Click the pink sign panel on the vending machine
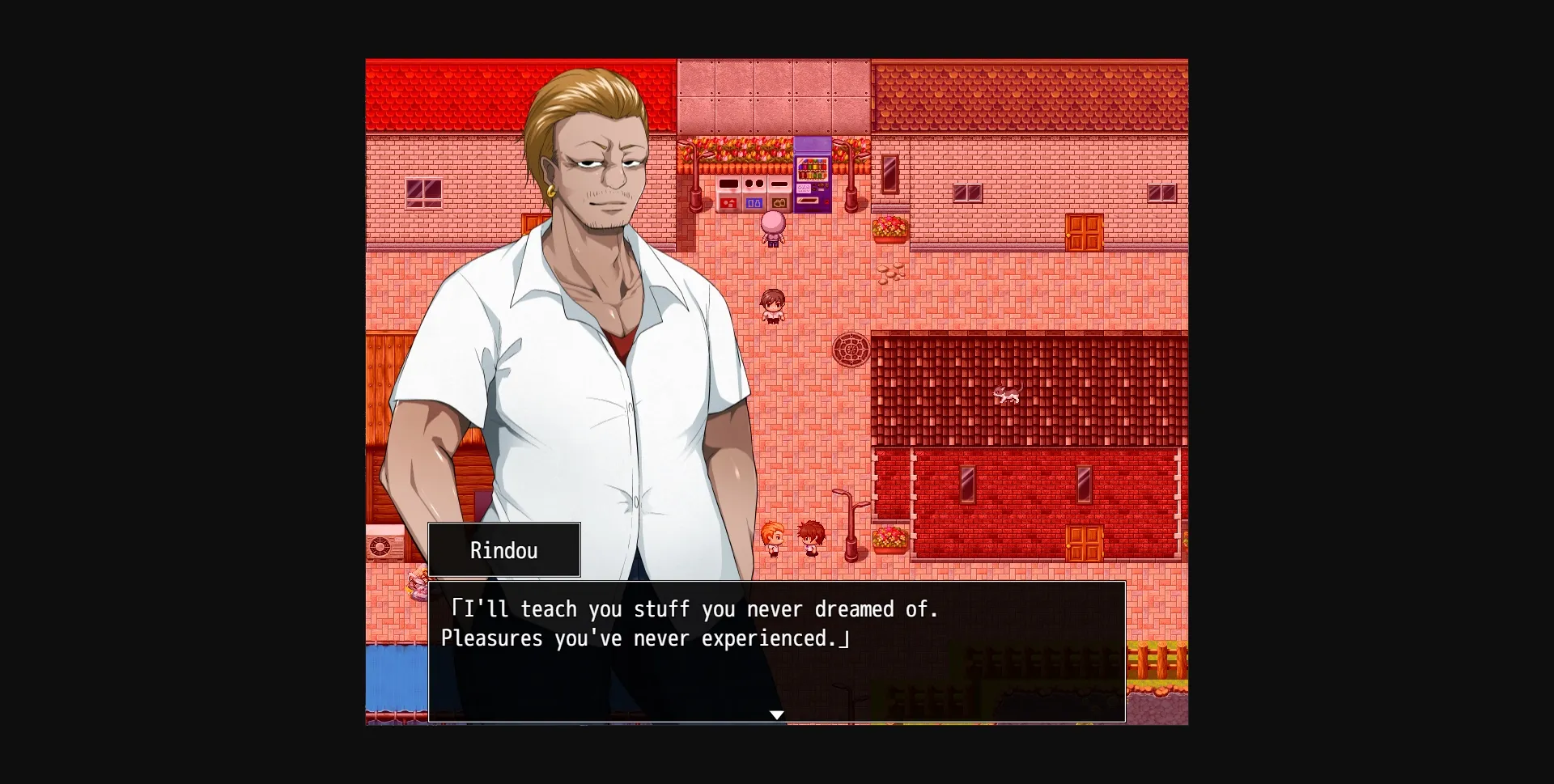This screenshot has height=784, width=1554. coord(803,189)
